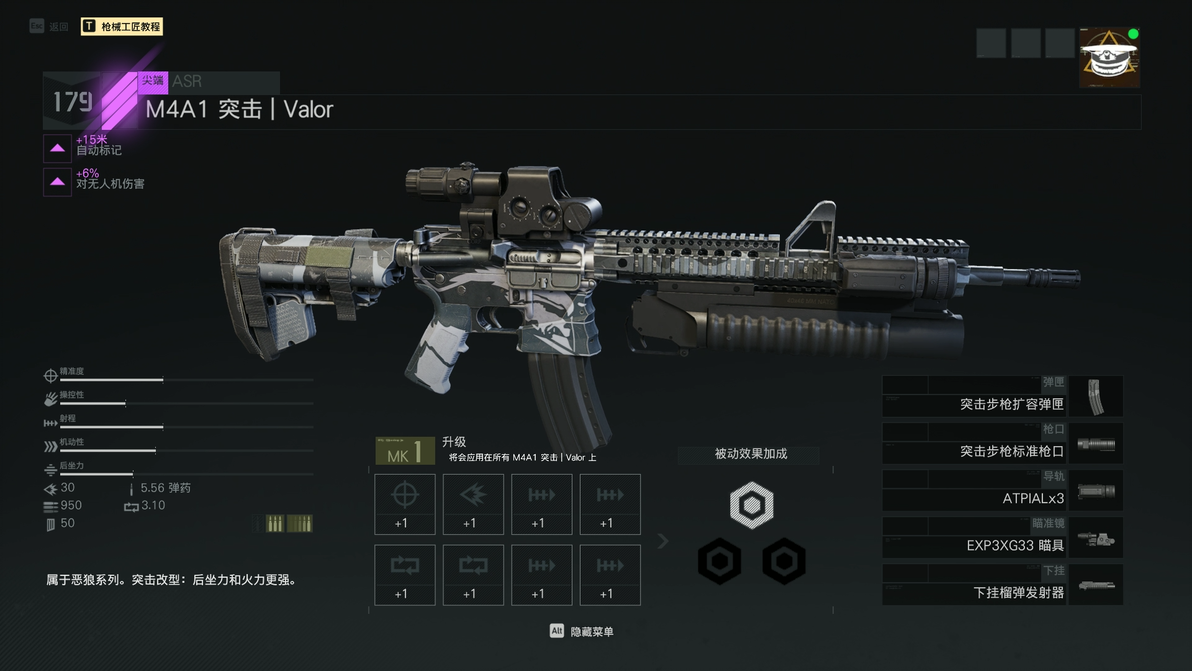
Task: Select the EXP3XG33 瞄具 scope slot
Action: [x=1002, y=538]
